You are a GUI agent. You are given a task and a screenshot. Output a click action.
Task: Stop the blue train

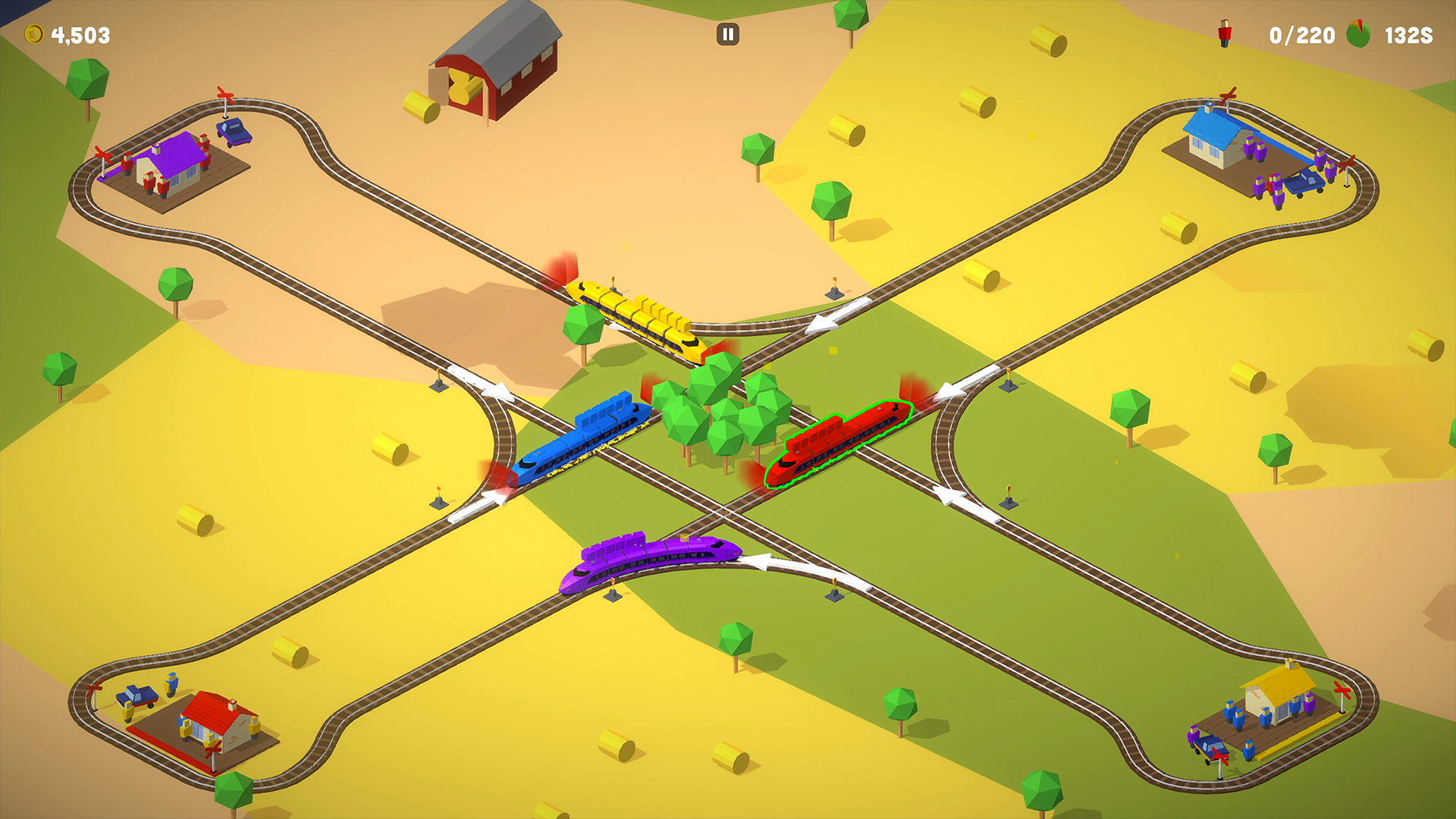pos(582,440)
